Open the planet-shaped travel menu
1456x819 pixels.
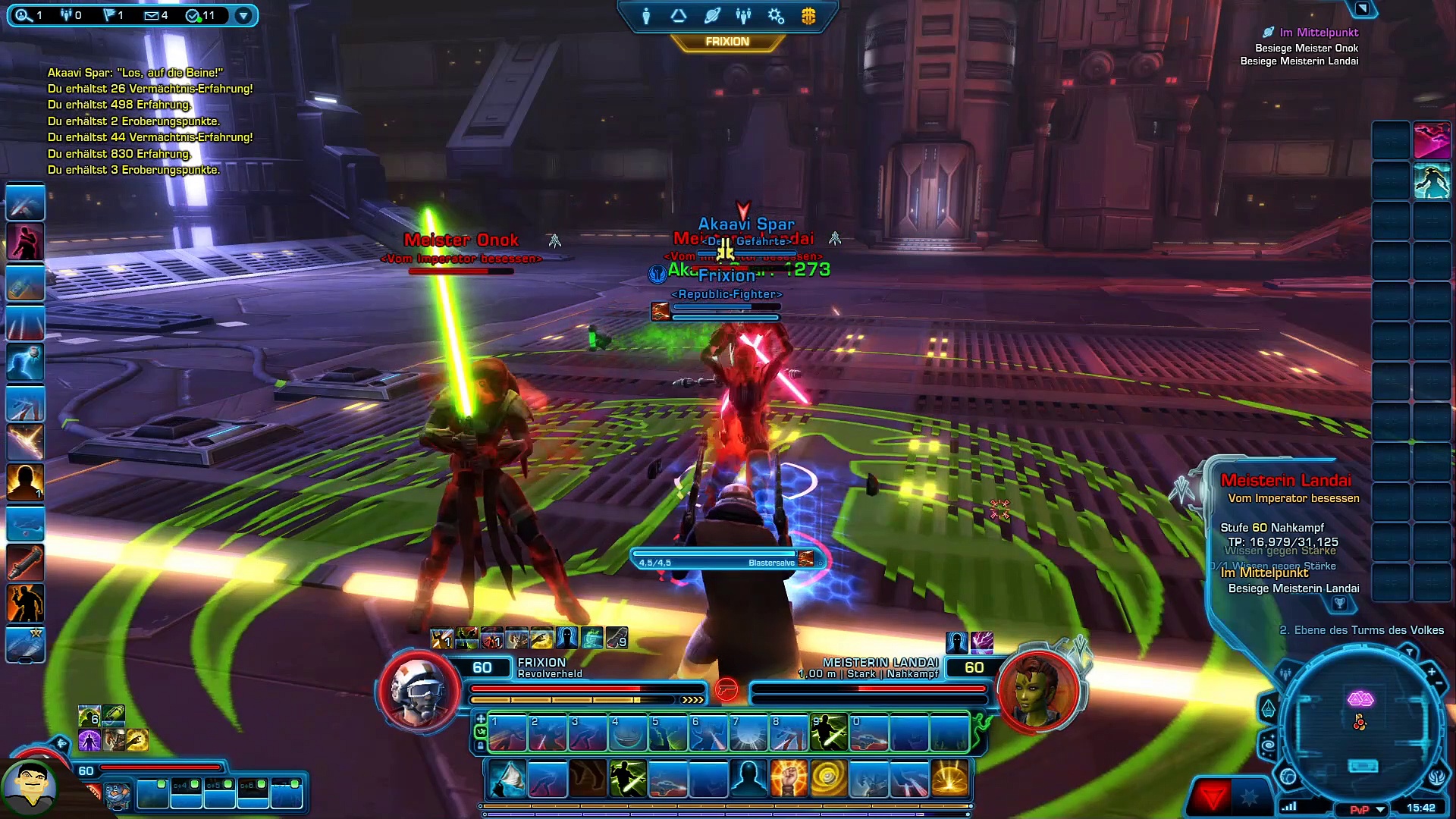tap(711, 16)
